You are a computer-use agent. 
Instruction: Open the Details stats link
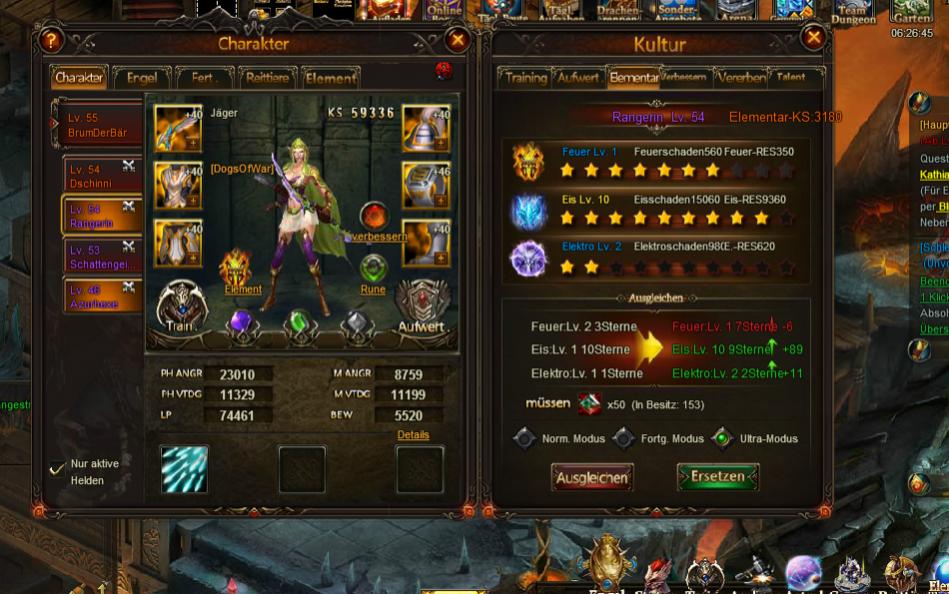click(x=413, y=435)
